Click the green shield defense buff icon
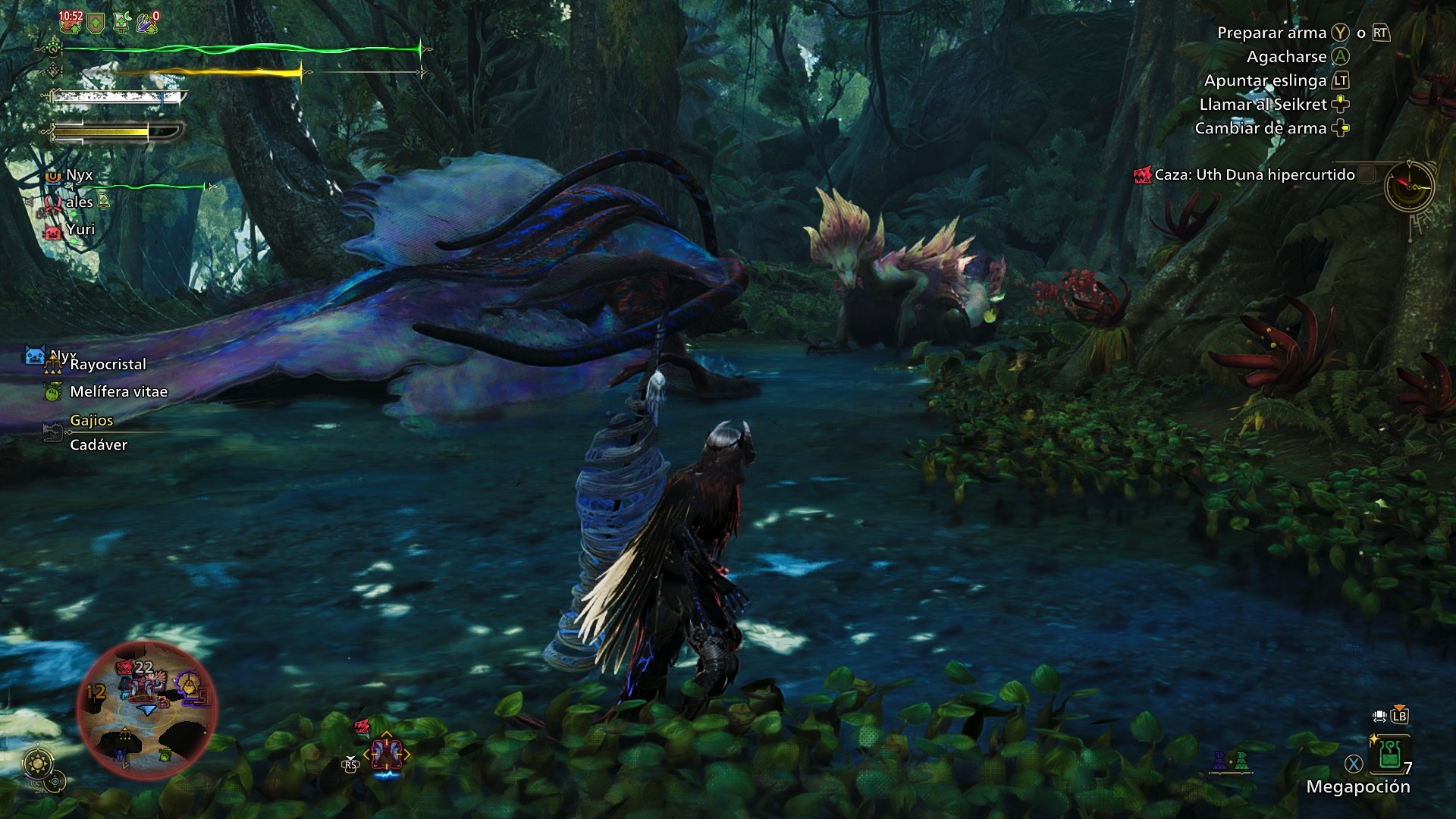 [96, 23]
